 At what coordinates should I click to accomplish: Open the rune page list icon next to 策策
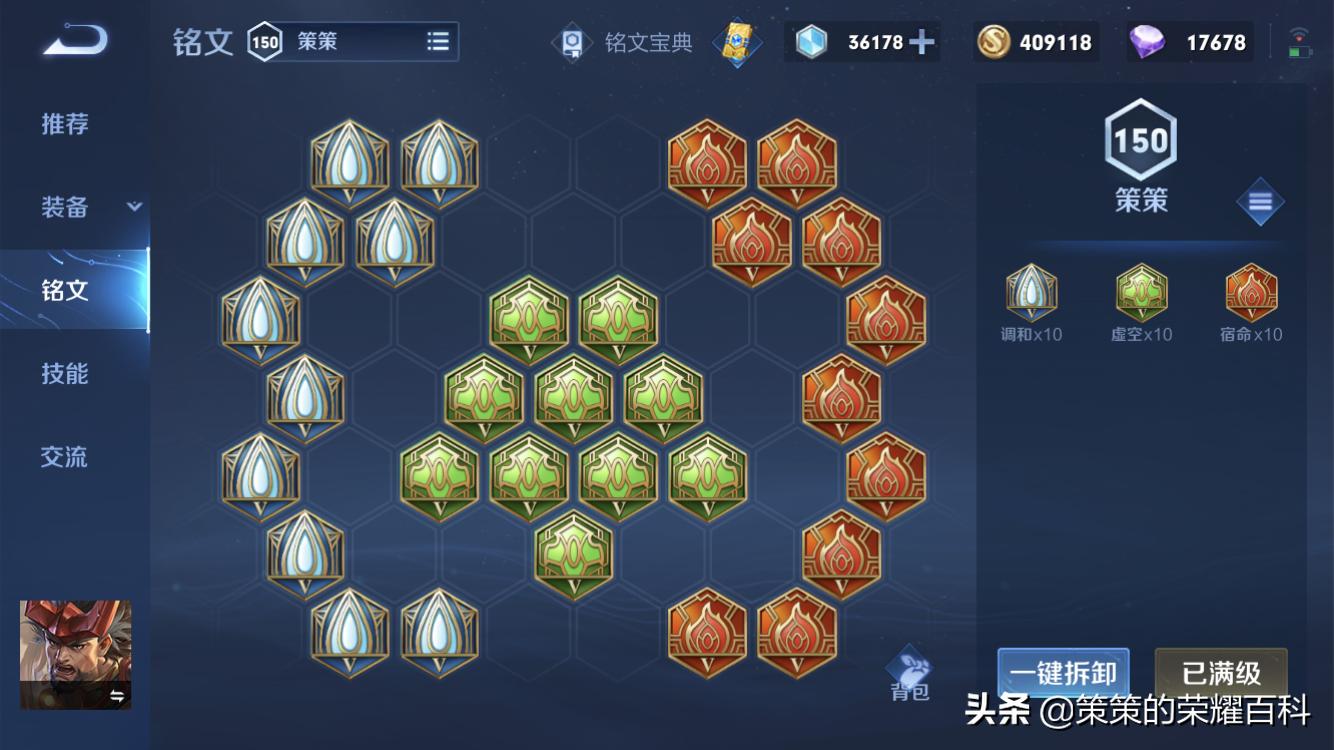(x=437, y=41)
